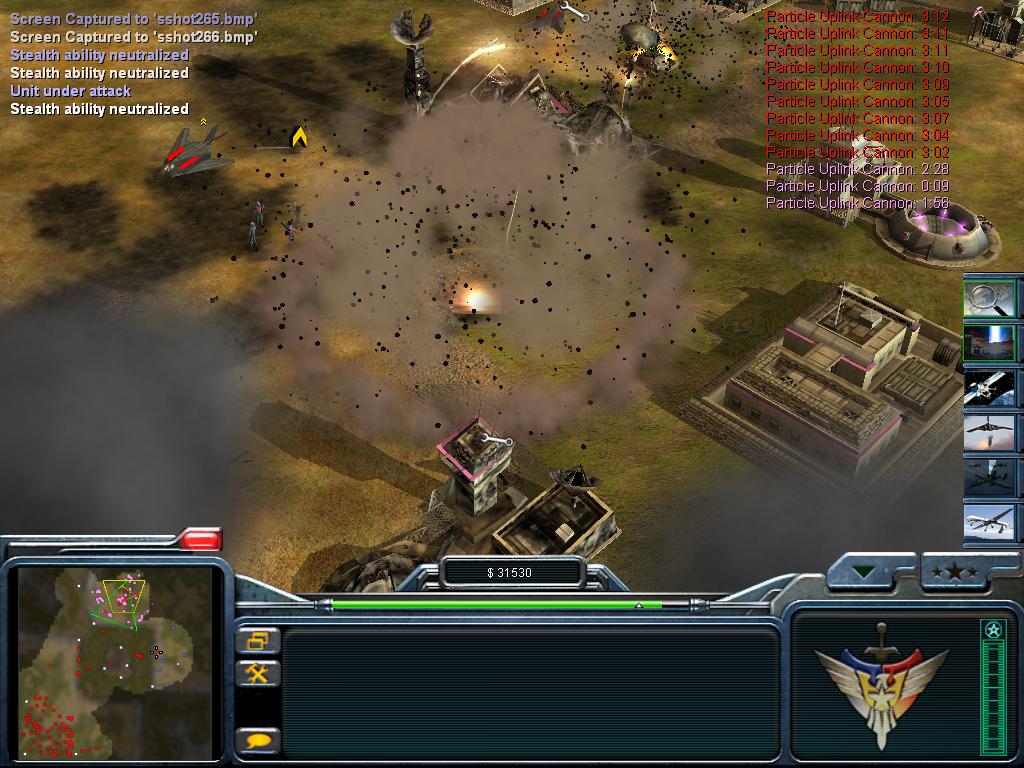Activate the particle cannon beam power shortcut
1024x768 pixels.
[x=990, y=342]
